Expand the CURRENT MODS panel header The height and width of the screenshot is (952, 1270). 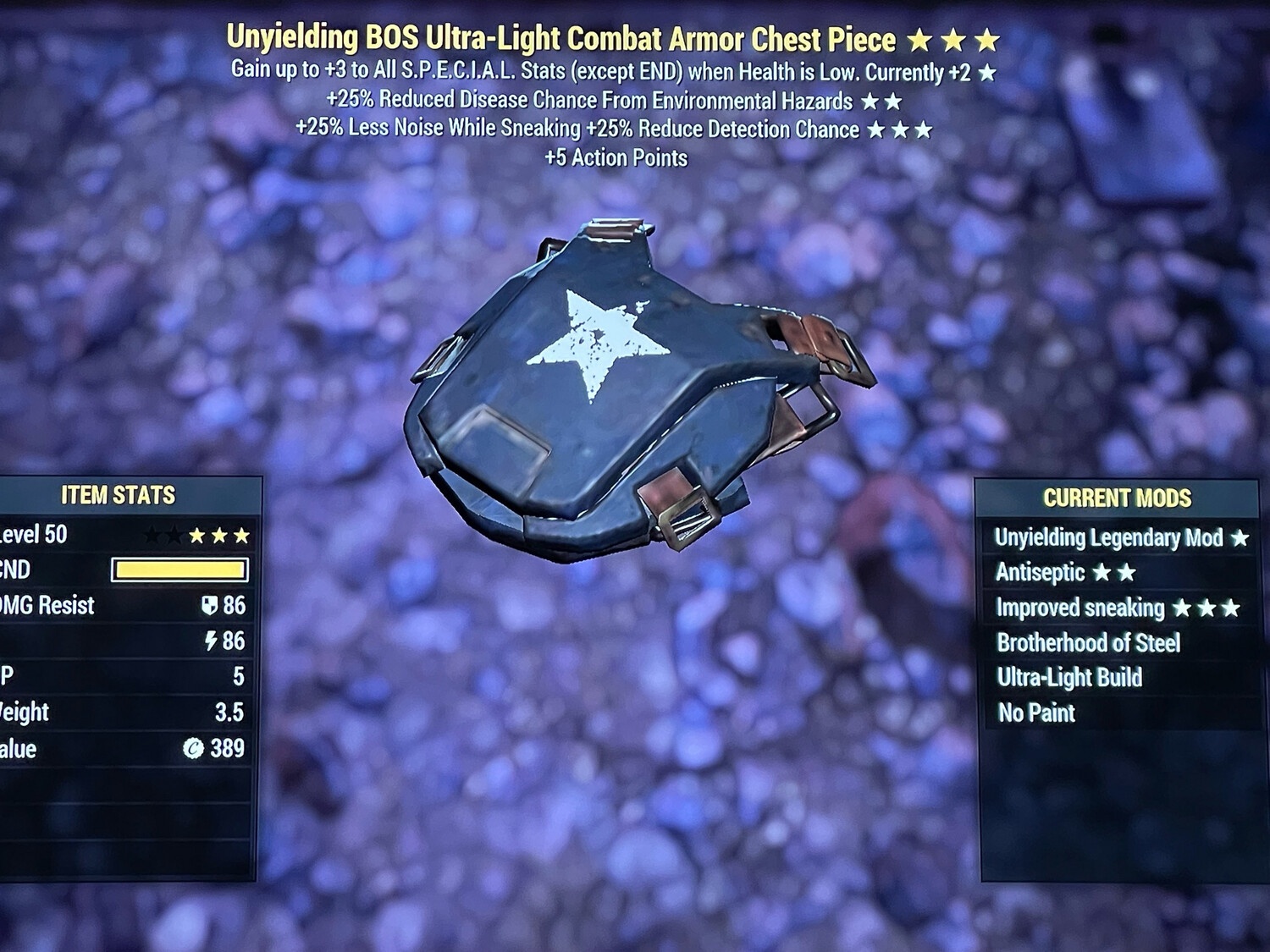(x=1116, y=498)
